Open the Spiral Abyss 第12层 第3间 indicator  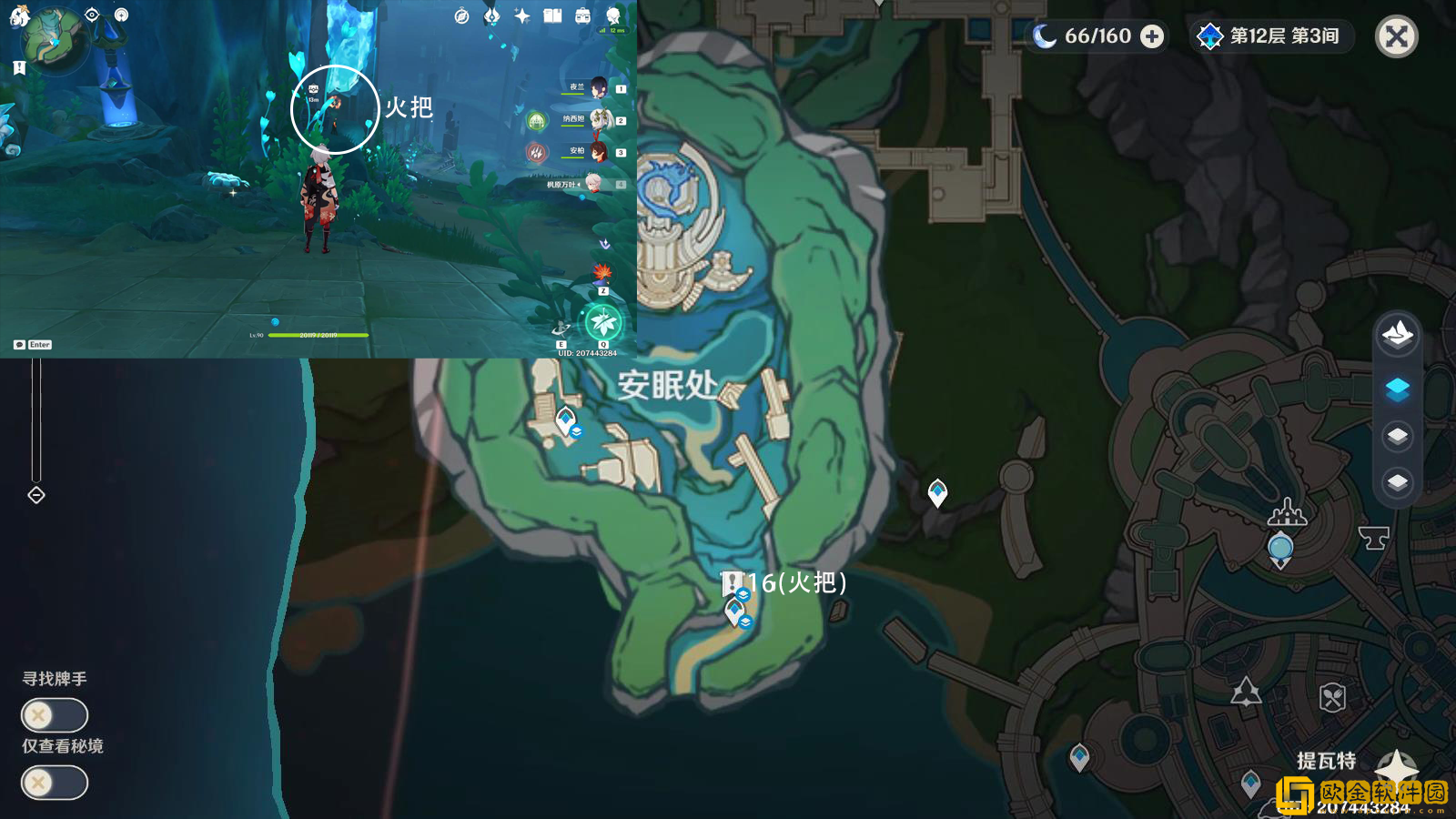[1272, 36]
